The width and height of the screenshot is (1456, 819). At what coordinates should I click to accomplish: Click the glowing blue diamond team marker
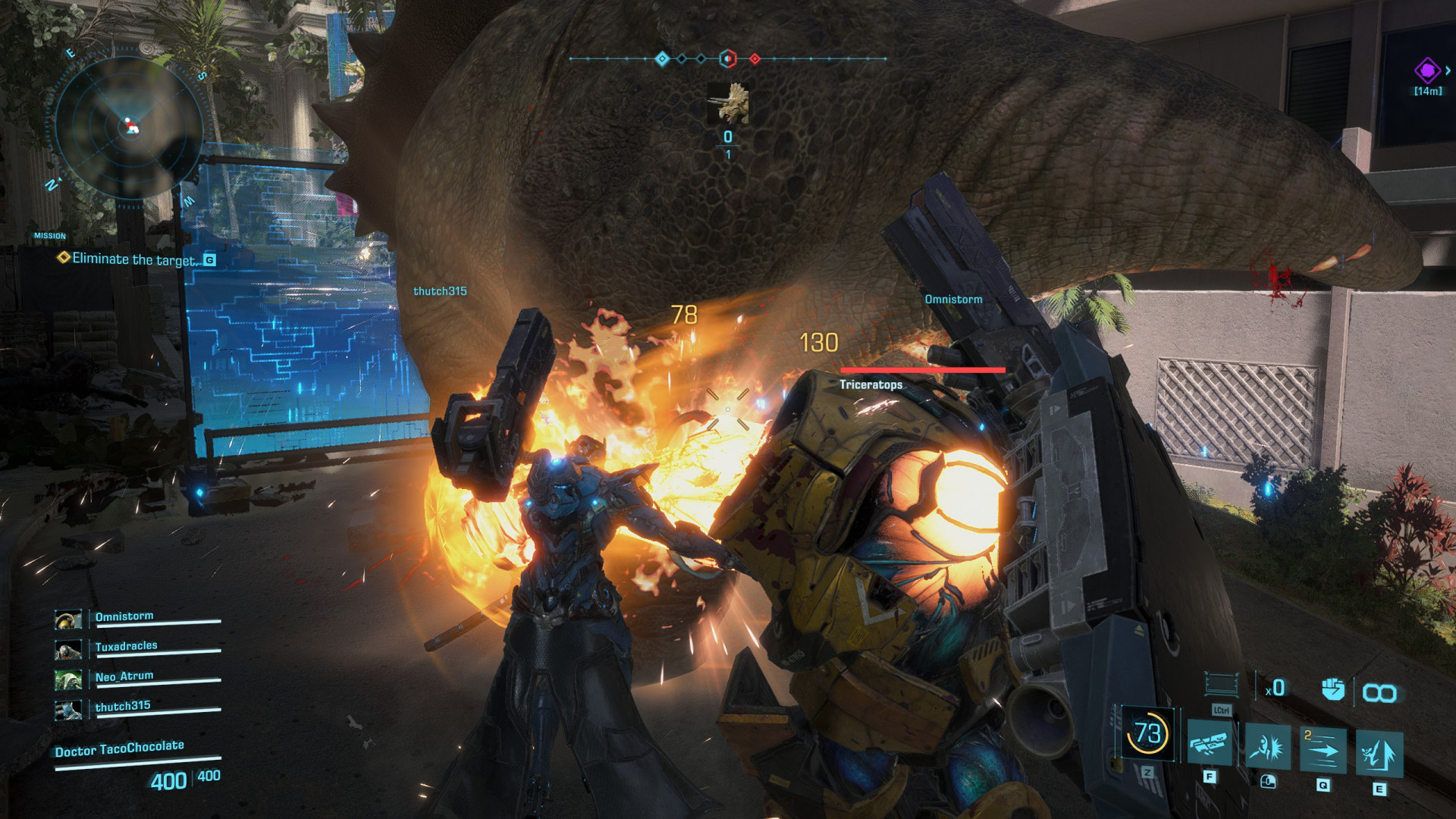pos(662,58)
